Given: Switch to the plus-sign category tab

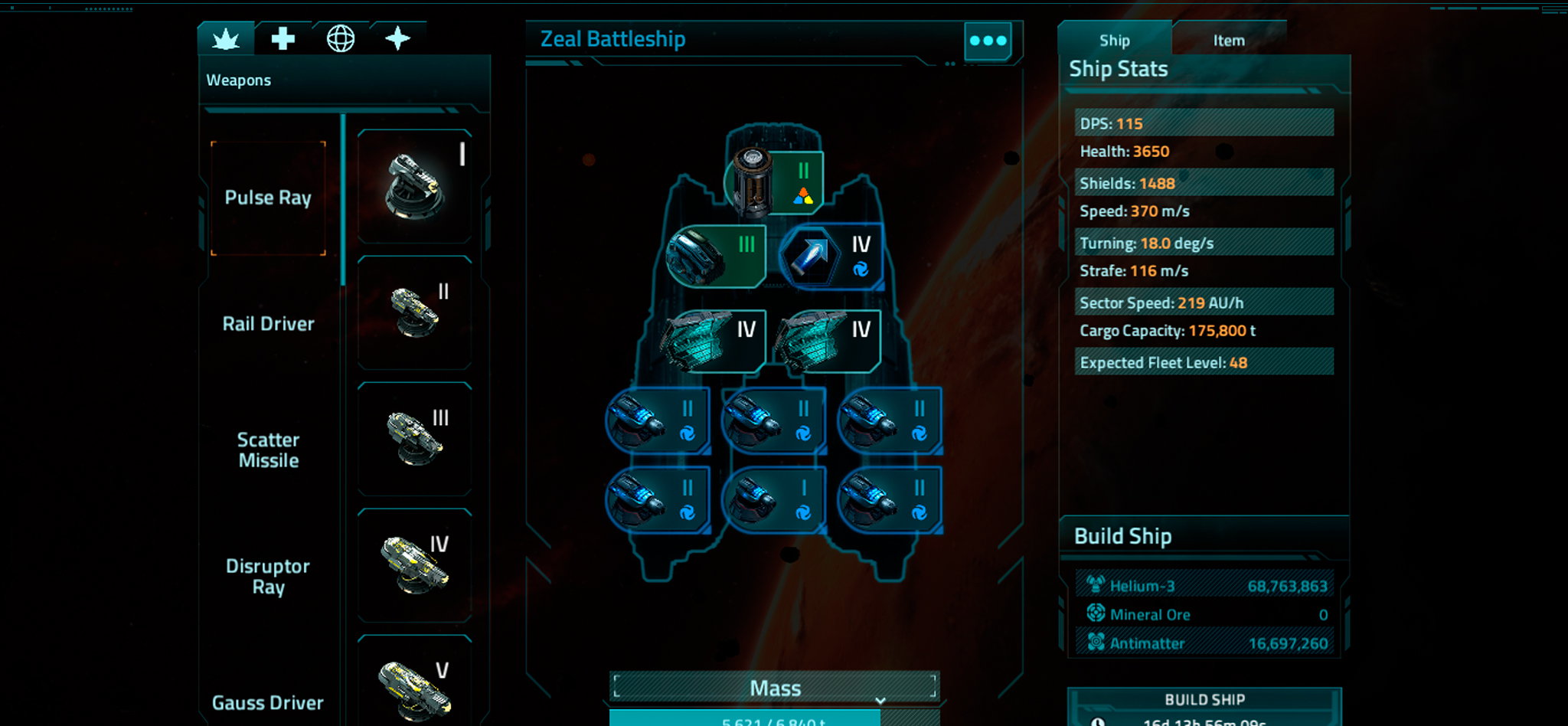Looking at the screenshot, I should point(283,38).
